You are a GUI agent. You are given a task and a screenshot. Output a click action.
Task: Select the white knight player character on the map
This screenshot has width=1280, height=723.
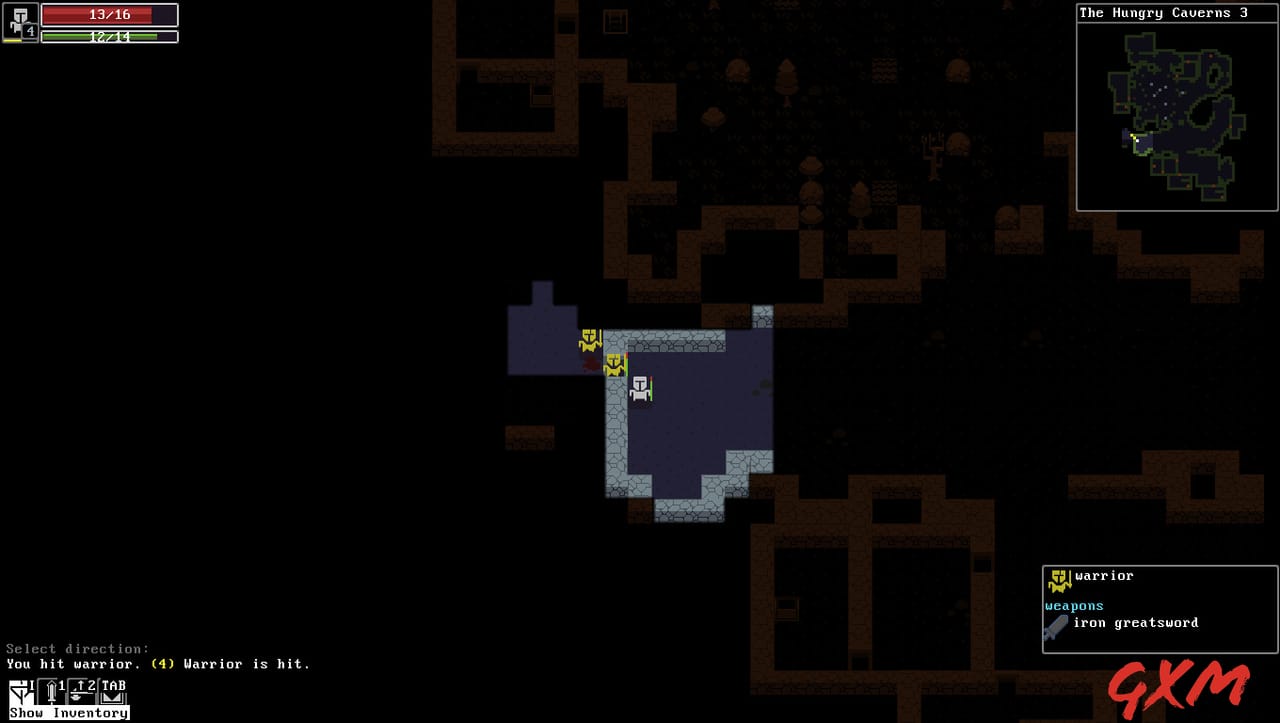(638, 390)
